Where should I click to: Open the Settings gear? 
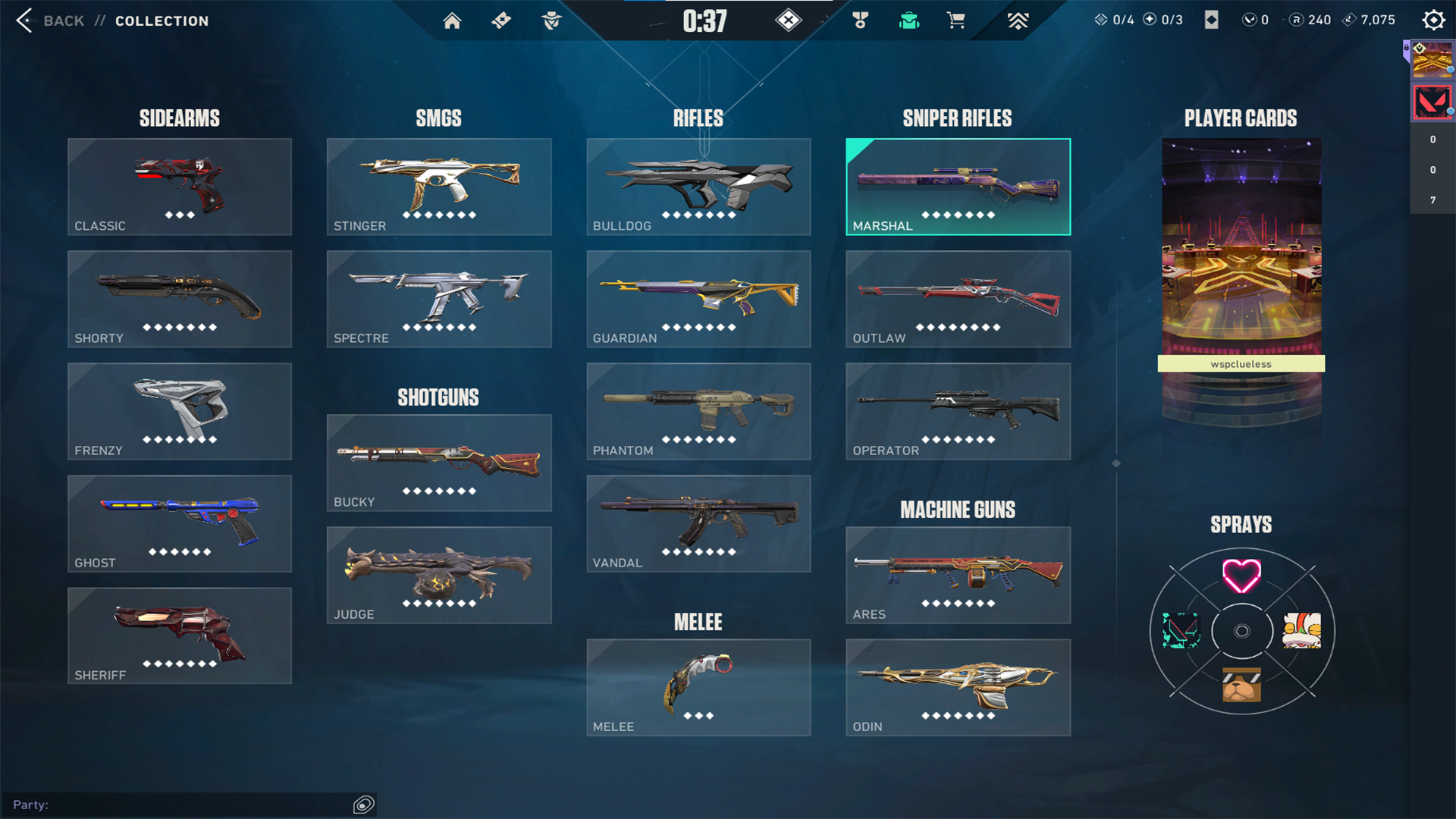(x=1433, y=20)
